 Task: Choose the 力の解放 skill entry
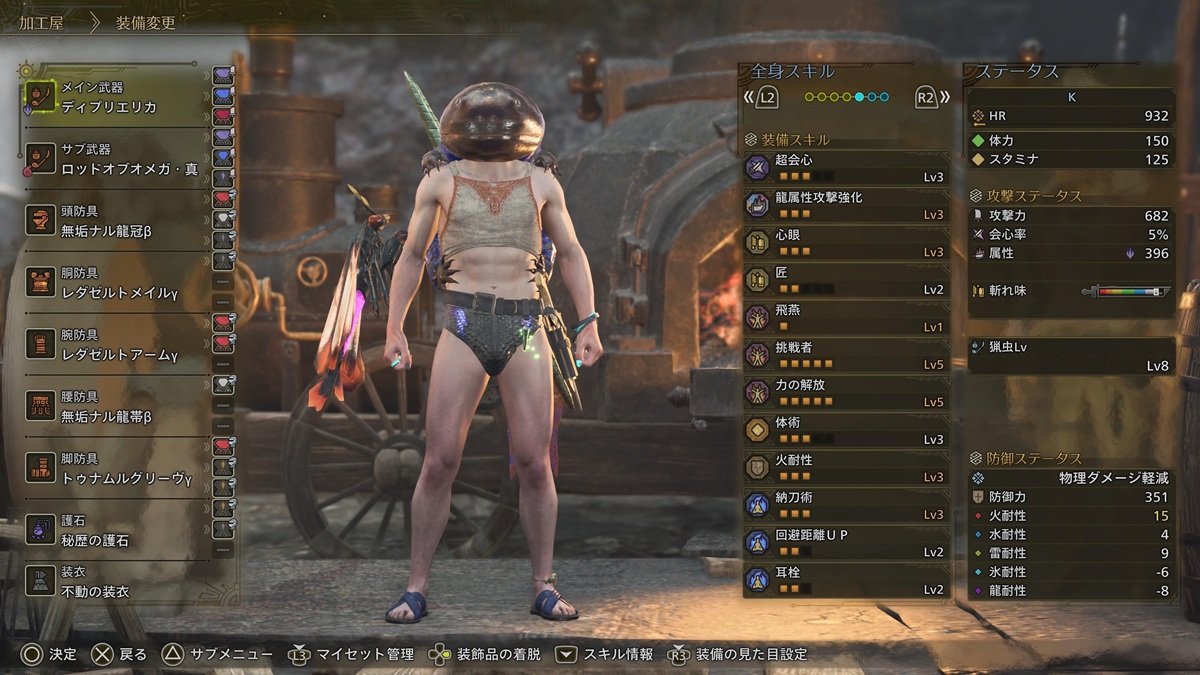[845, 393]
